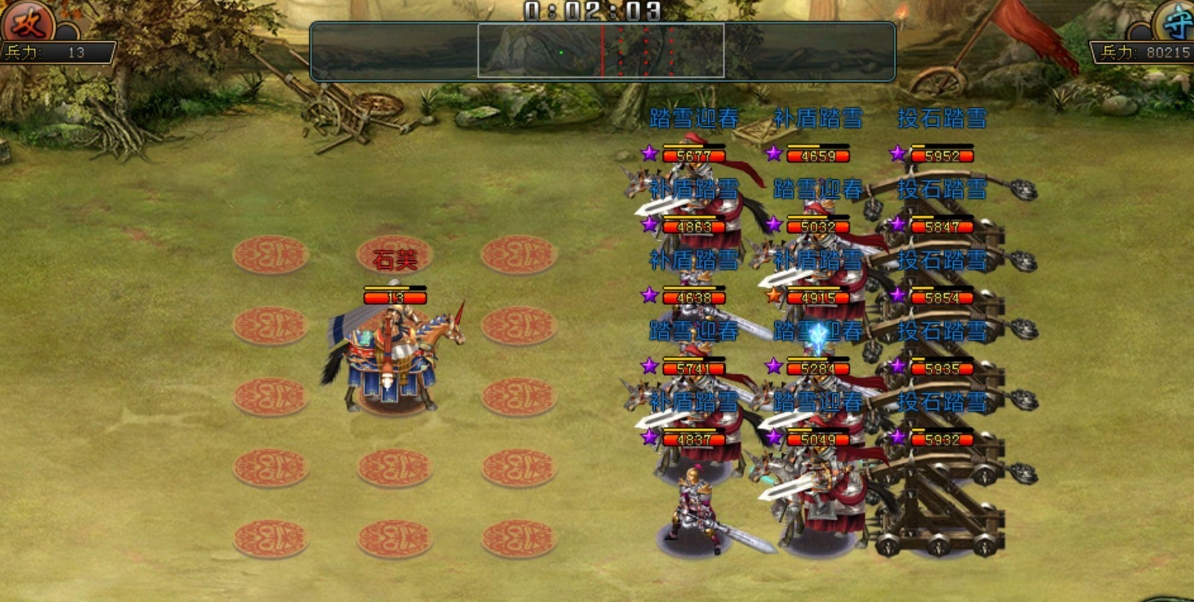Click the battlefield minimap strip

click(x=602, y=51)
